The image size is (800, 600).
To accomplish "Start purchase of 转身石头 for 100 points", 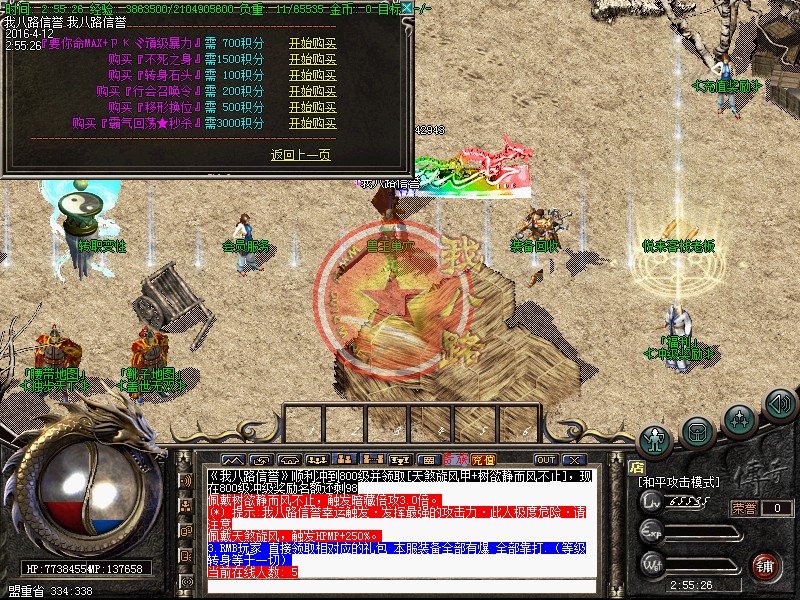I will [x=312, y=75].
